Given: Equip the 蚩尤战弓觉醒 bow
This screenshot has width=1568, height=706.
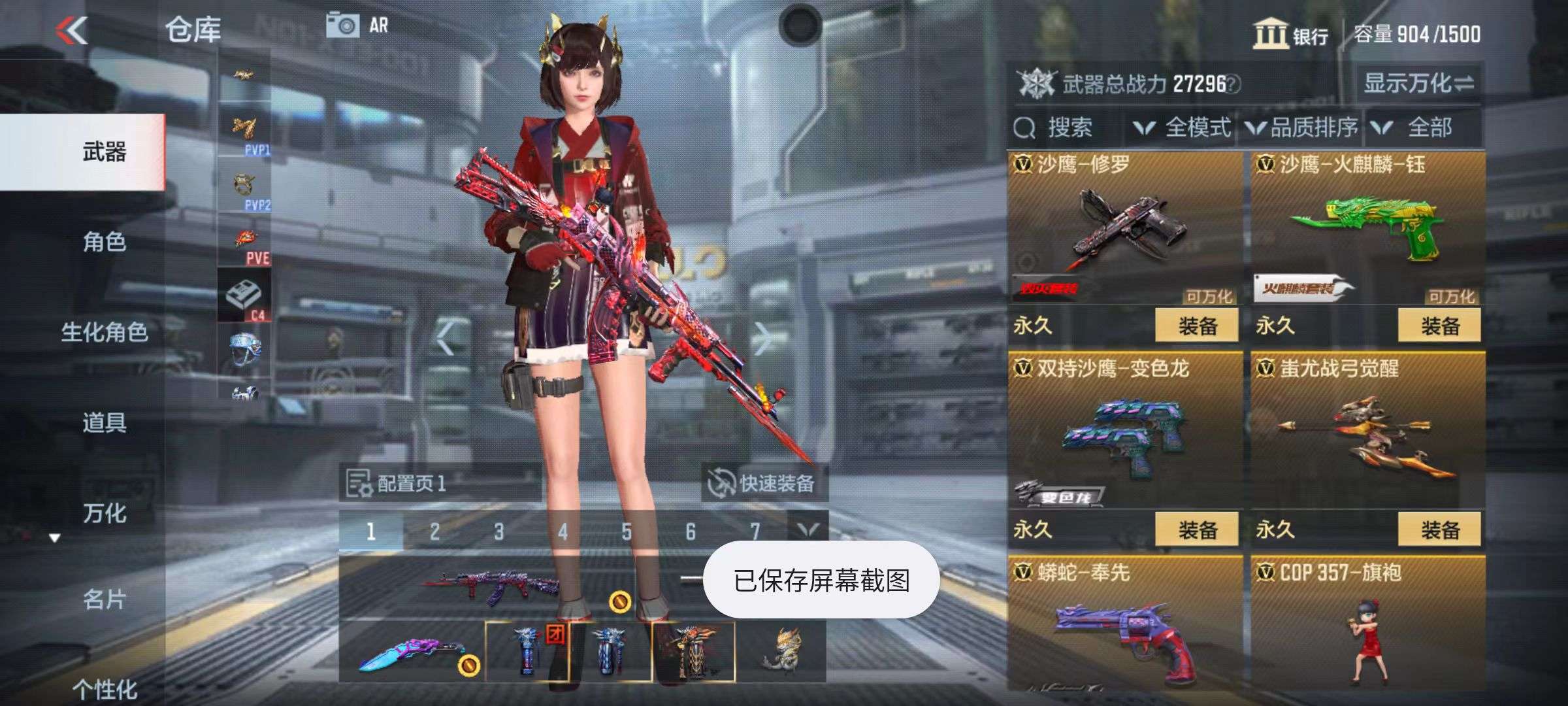Looking at the screenshot, I should [1439, 529].
